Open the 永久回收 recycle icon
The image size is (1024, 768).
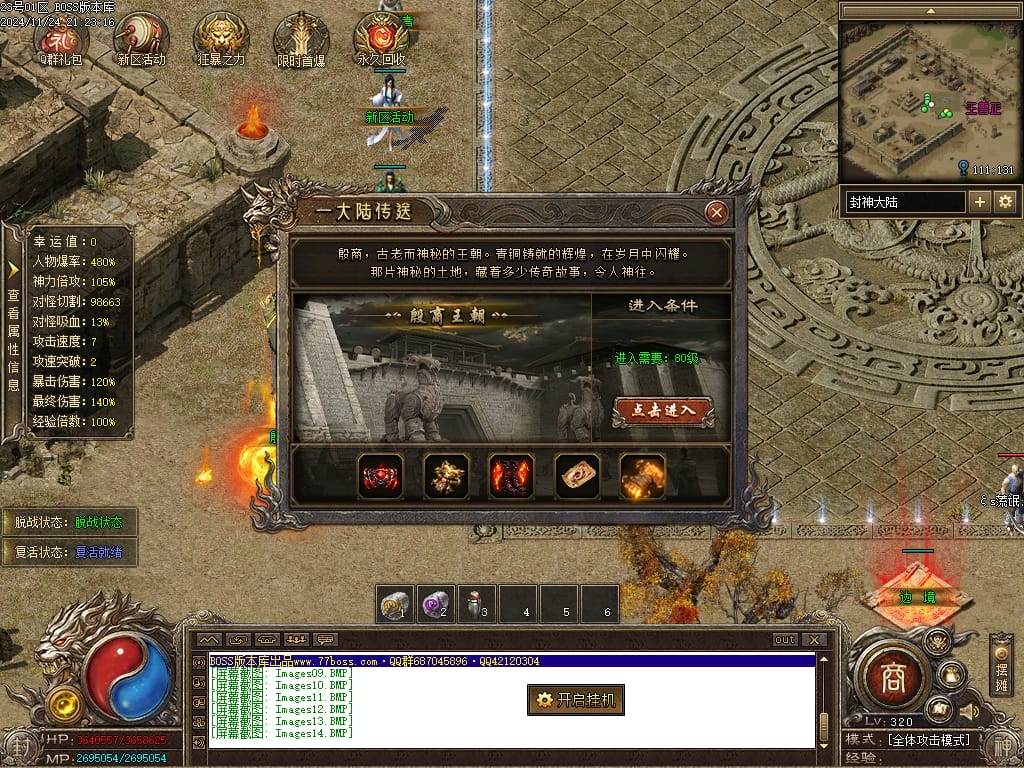[x=381, y=35]
